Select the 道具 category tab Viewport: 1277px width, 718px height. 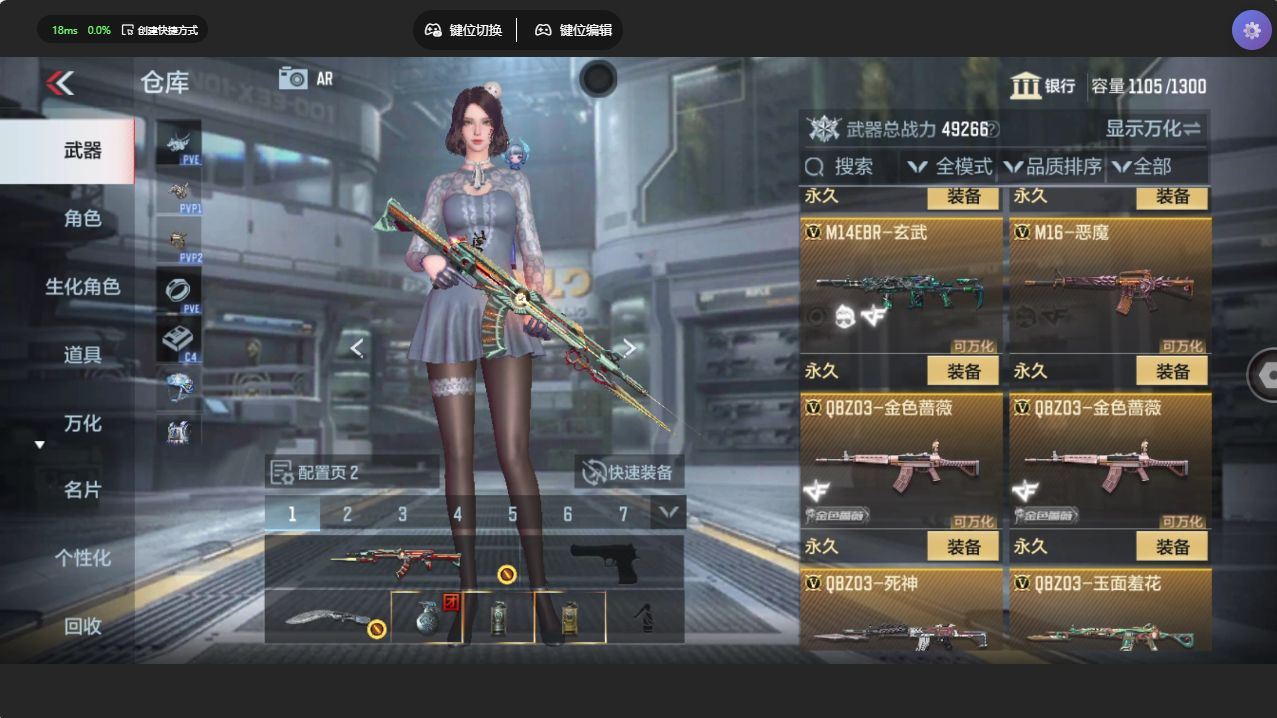[82, 355]
